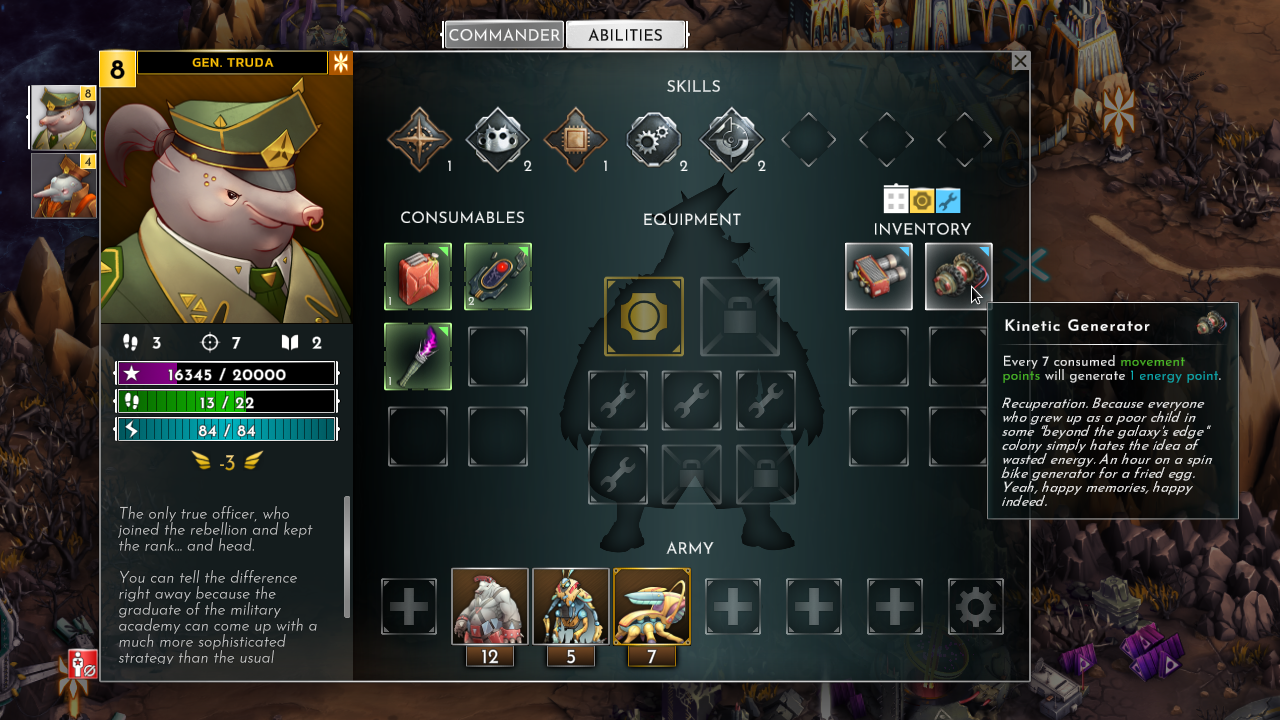Select the Gen. Truda commander portrait thumbnail
This screenshot has width=1280, height=720.
coord(64,118)
